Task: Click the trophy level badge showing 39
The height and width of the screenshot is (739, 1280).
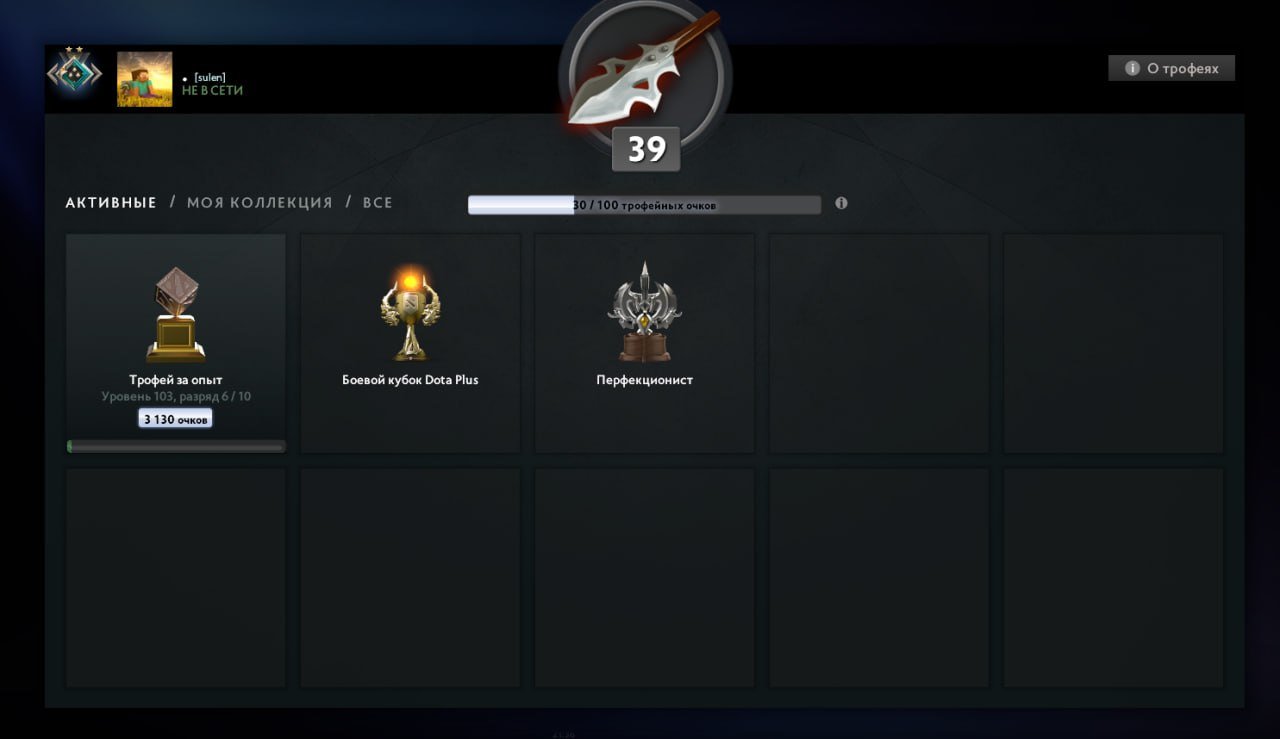Action: [x=646, y=147]
